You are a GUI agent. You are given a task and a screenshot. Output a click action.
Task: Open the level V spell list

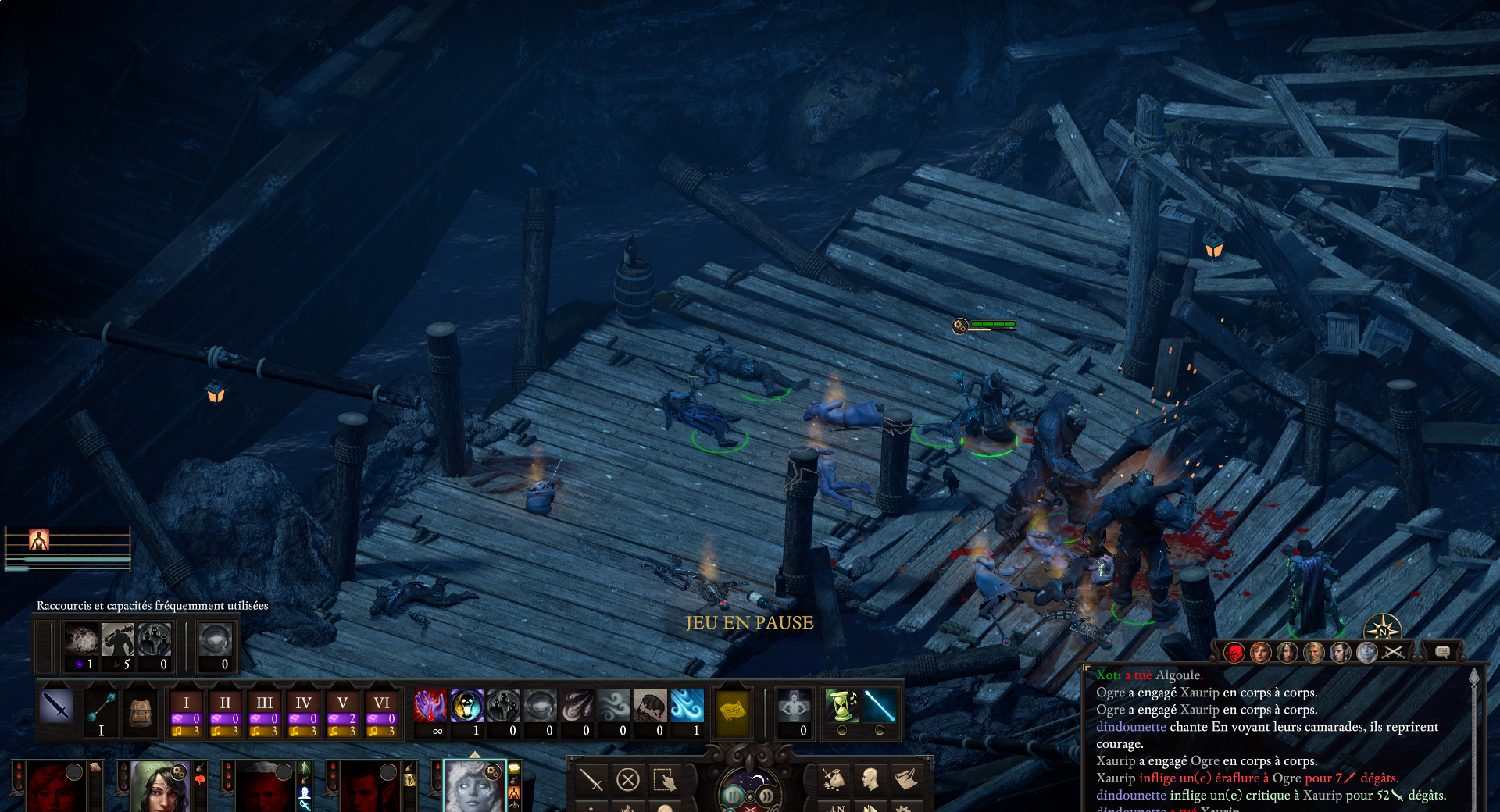(342, 703)
